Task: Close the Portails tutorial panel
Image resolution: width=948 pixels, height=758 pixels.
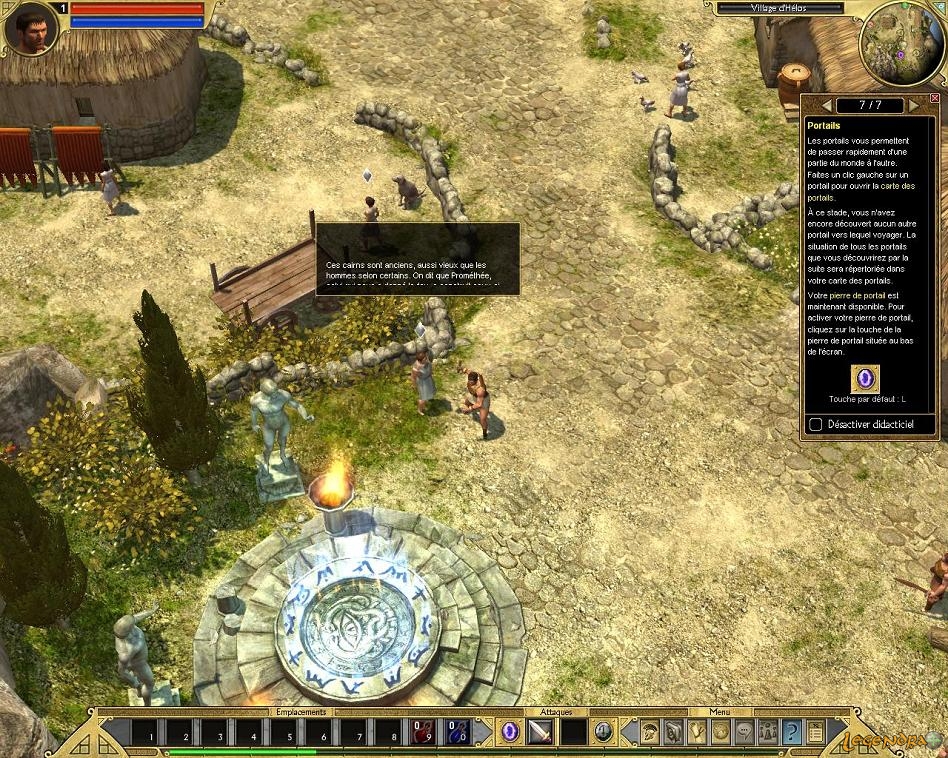Action: (935, 98)
